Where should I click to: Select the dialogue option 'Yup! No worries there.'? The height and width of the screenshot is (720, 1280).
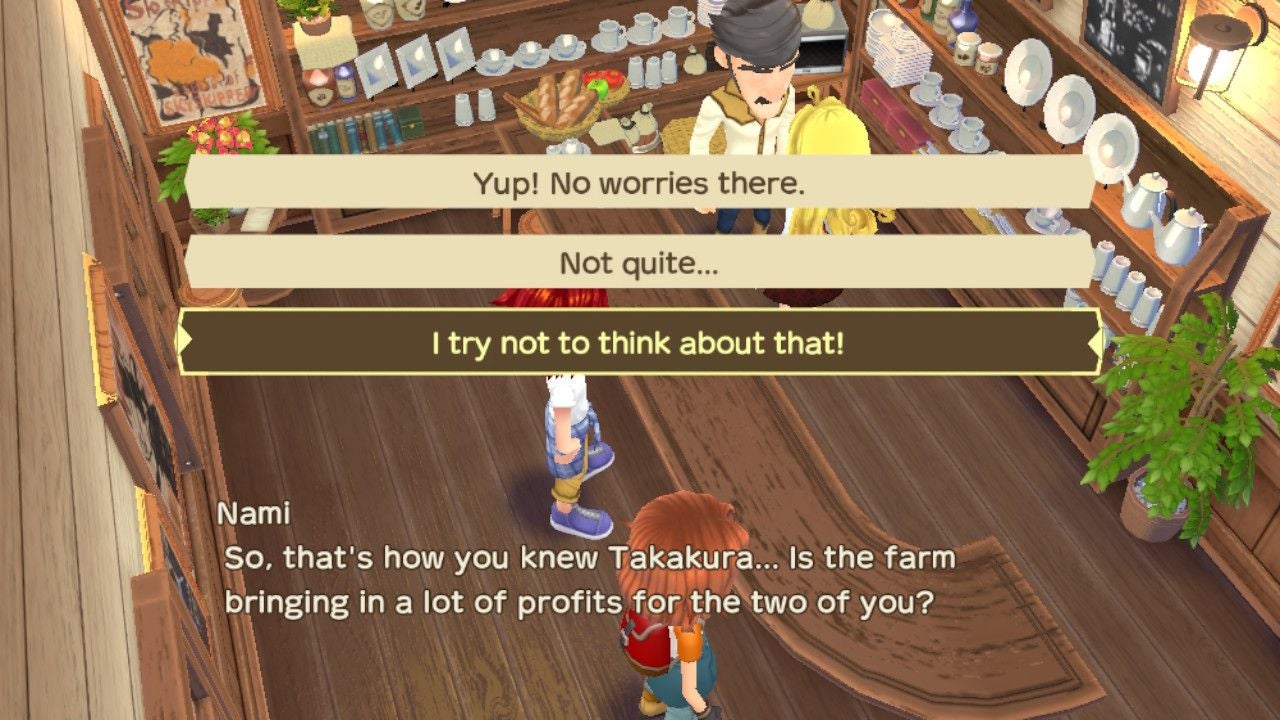pos(640,181)
